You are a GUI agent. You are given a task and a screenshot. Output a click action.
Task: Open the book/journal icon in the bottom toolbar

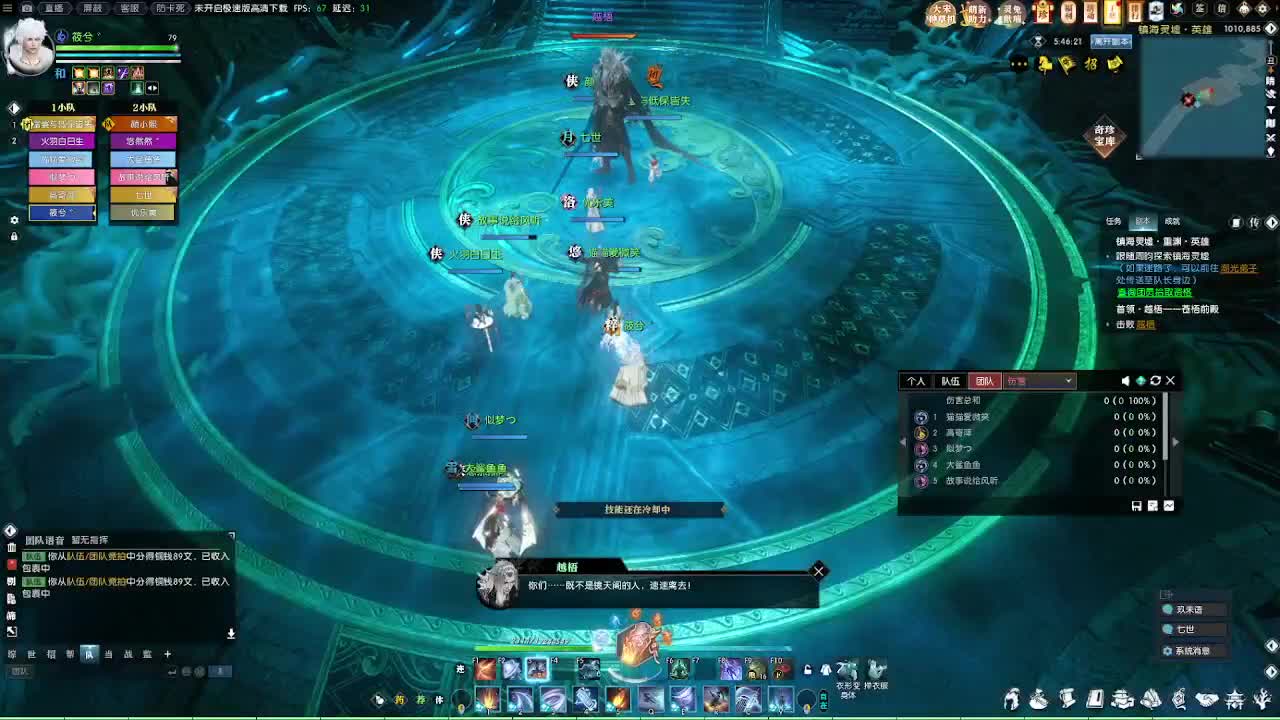click(1094, 700)
